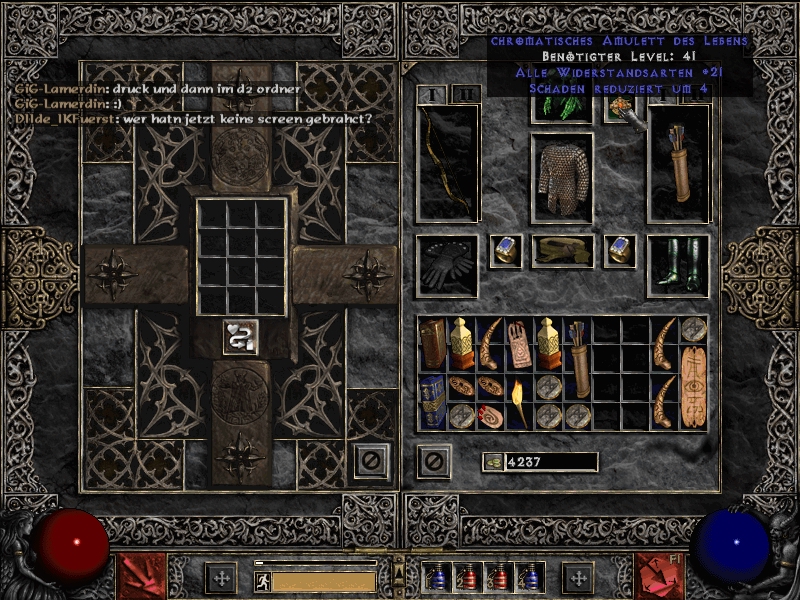Toggle the run/walk button
This screenshot has width=800, height=600.
[x=261, y=581]
